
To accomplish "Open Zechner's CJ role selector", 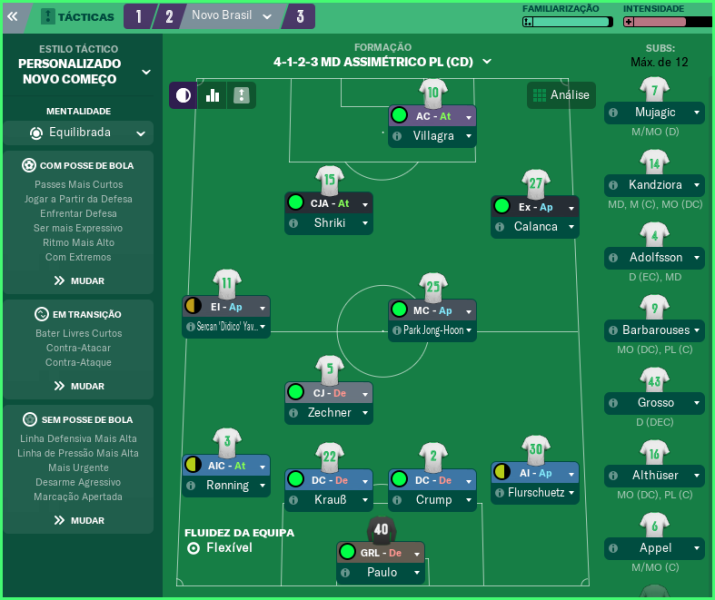I will [x=328, y=392].
